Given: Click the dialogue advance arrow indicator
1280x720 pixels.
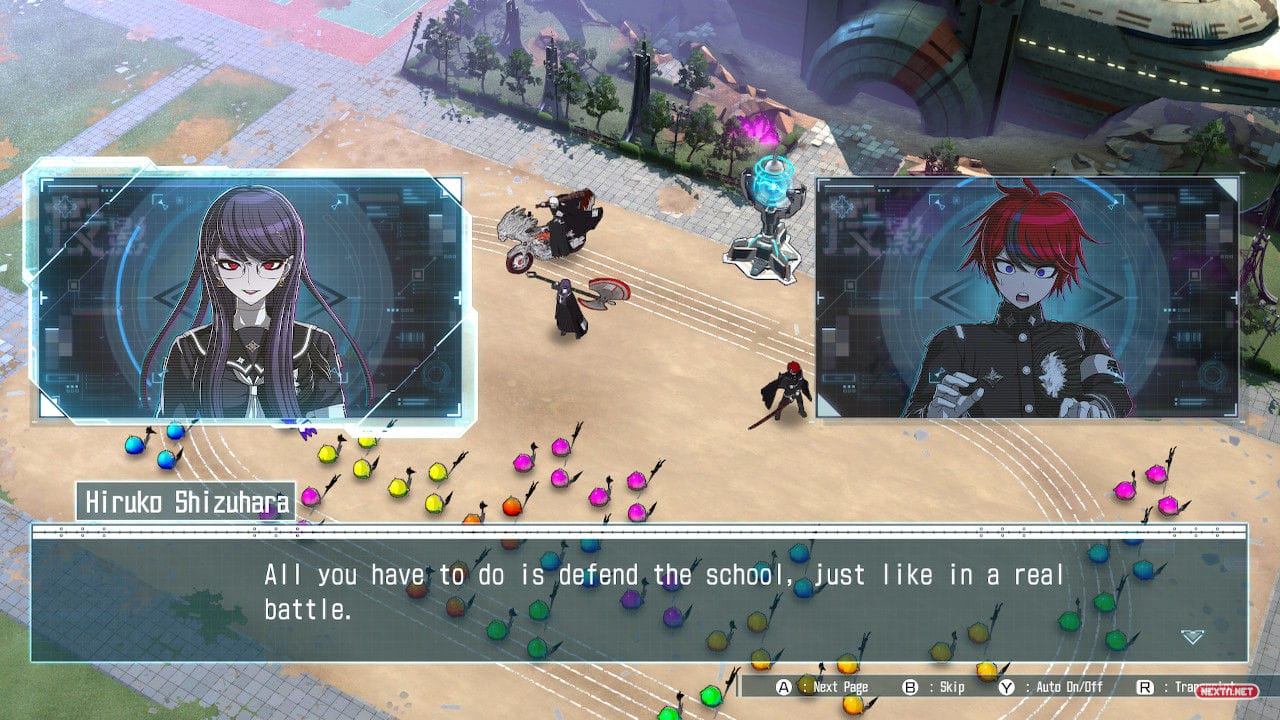Looking at the screenshot, I should click(1191, 636).
